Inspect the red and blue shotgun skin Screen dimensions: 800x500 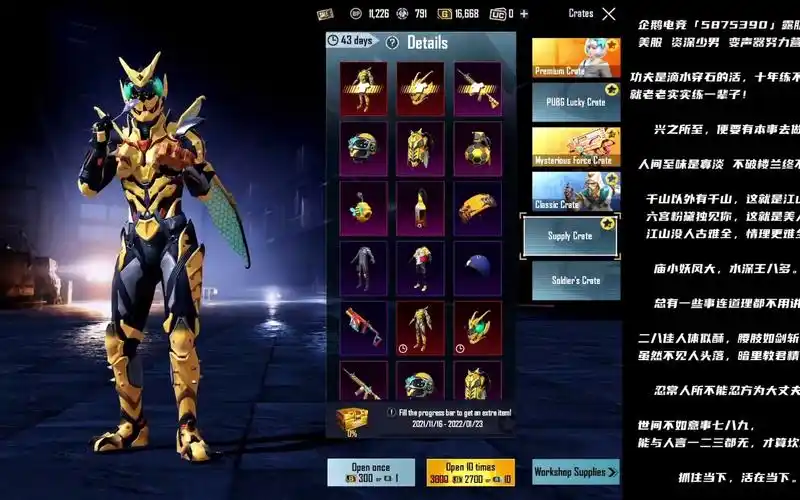click(363, 325)
